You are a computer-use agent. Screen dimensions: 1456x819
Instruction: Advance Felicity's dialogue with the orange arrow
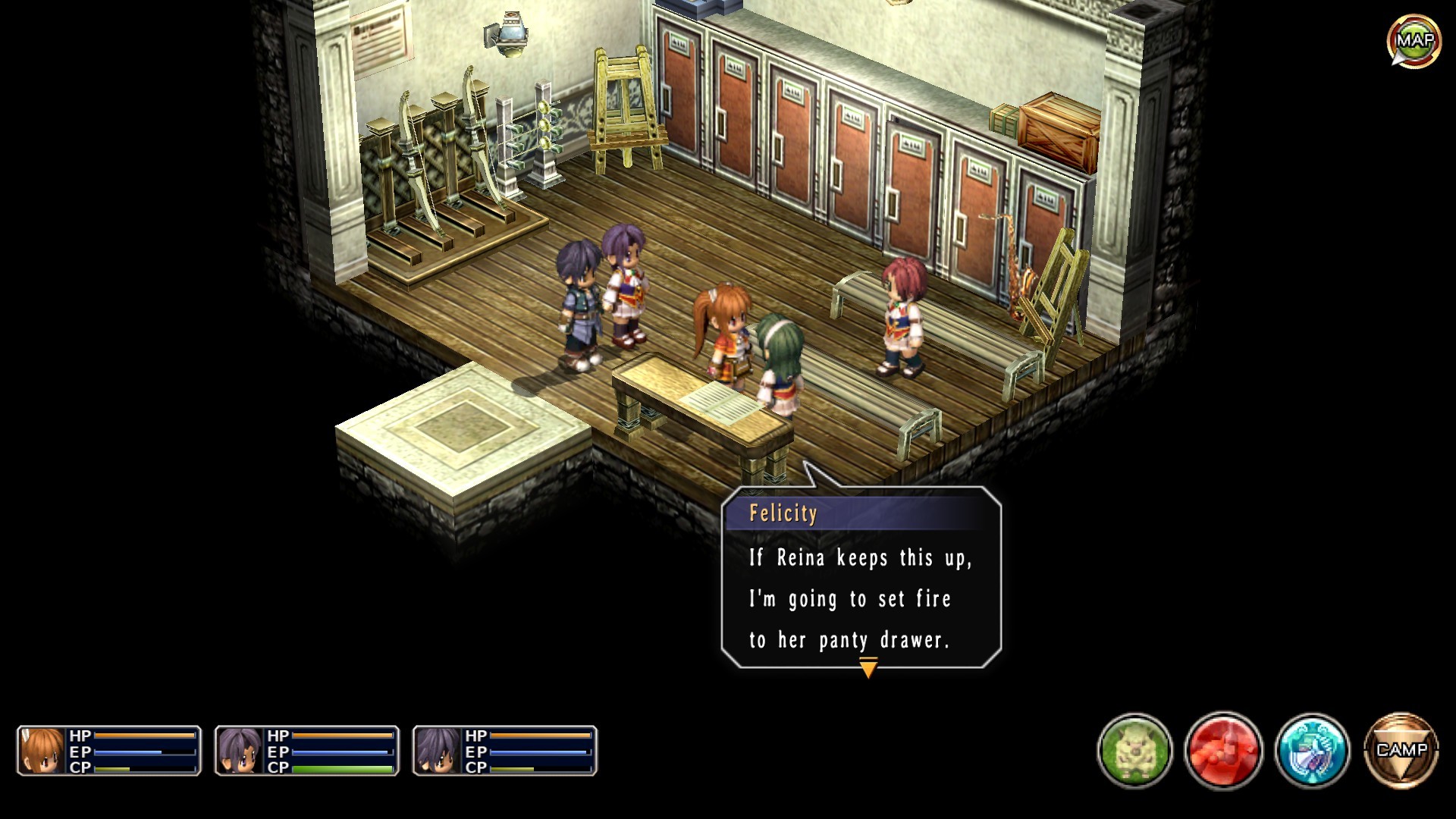[868, 668]
